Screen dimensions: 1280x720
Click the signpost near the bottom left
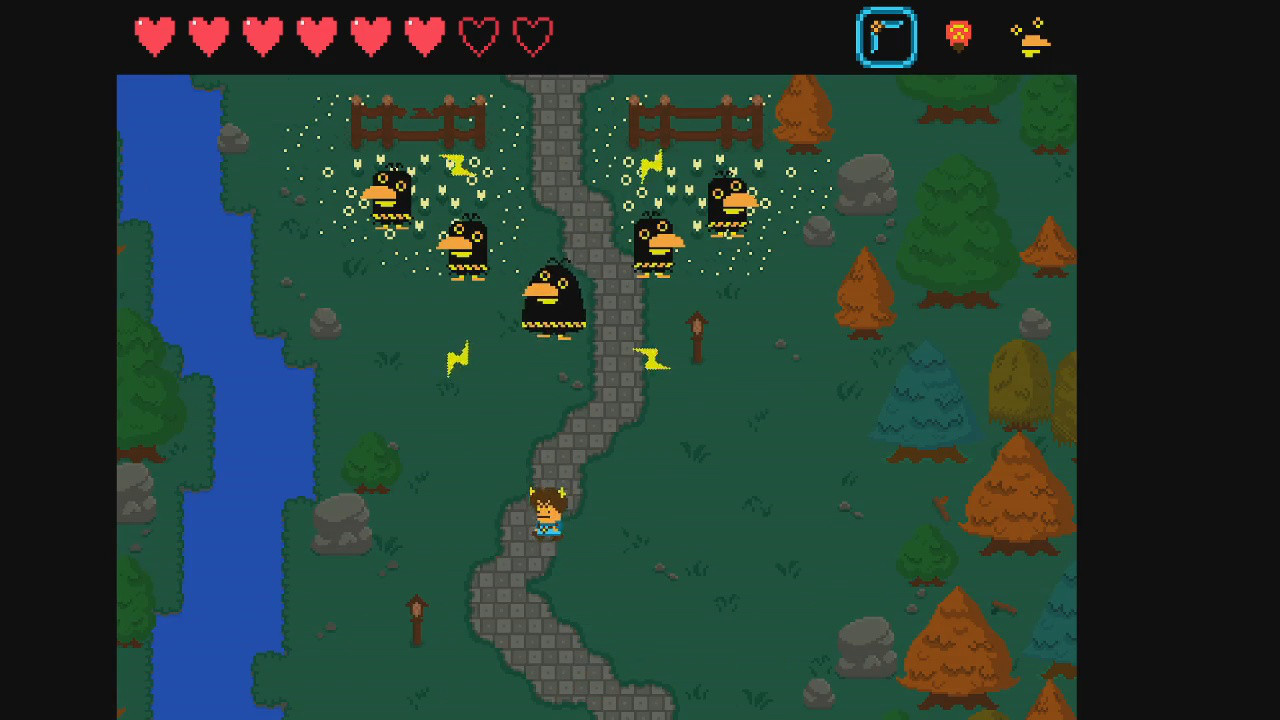pos(417,615)
